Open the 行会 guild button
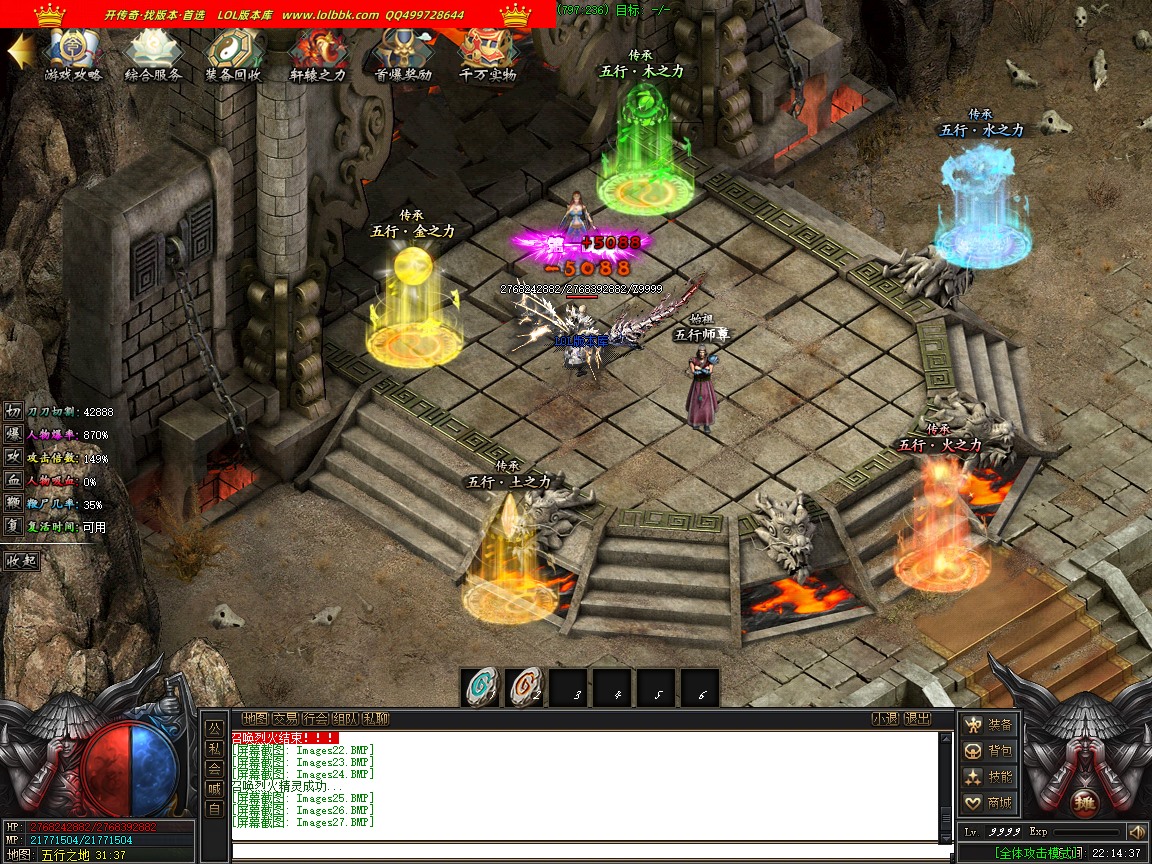 (315, 719)
